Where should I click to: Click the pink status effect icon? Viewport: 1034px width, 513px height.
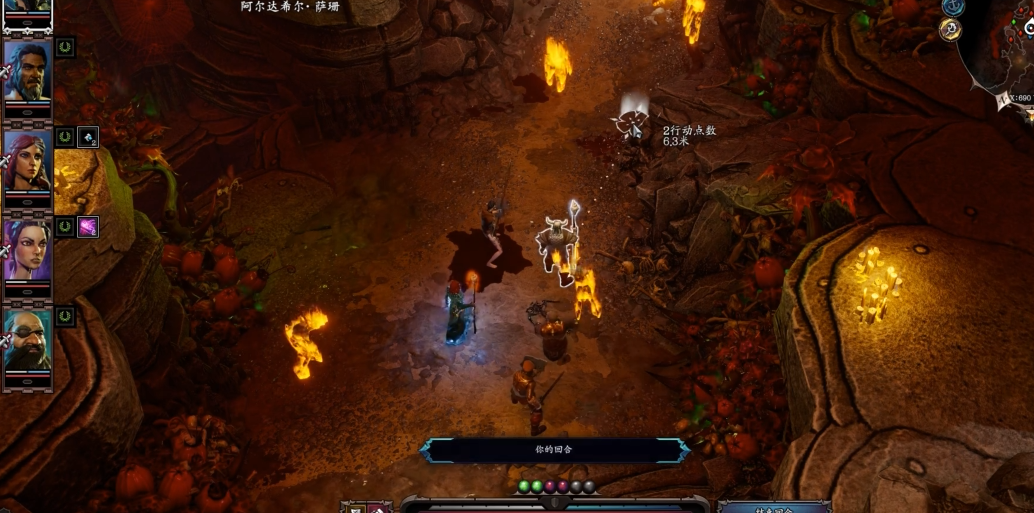tap(88, 227)
